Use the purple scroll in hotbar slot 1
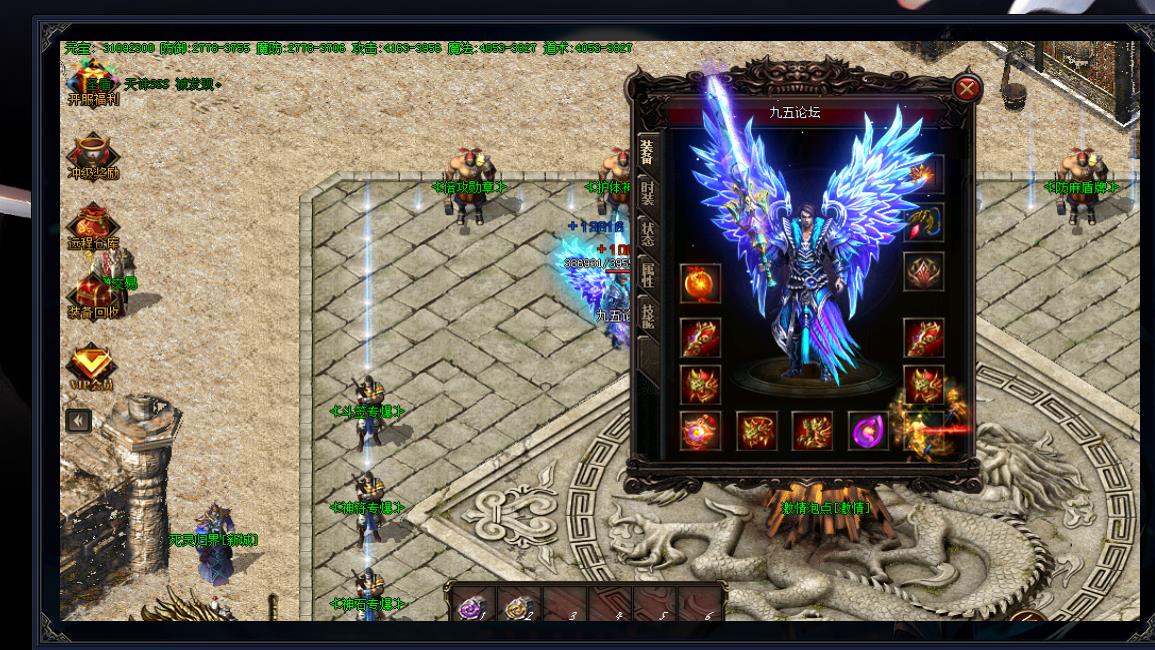 (x=470, y=605)
